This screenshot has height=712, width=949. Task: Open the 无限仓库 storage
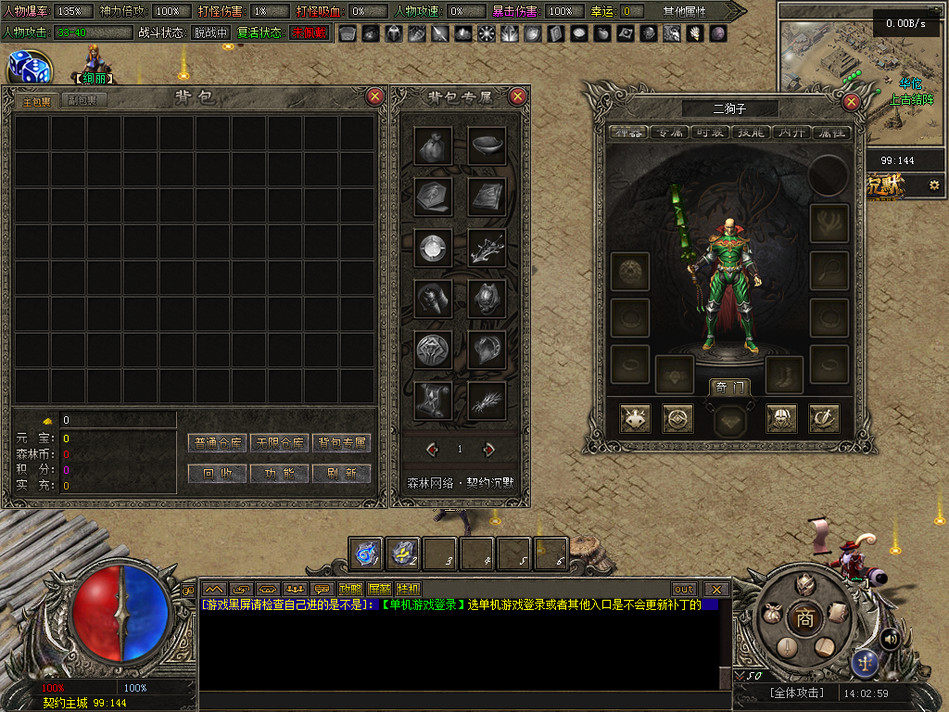tap(279, 442)
